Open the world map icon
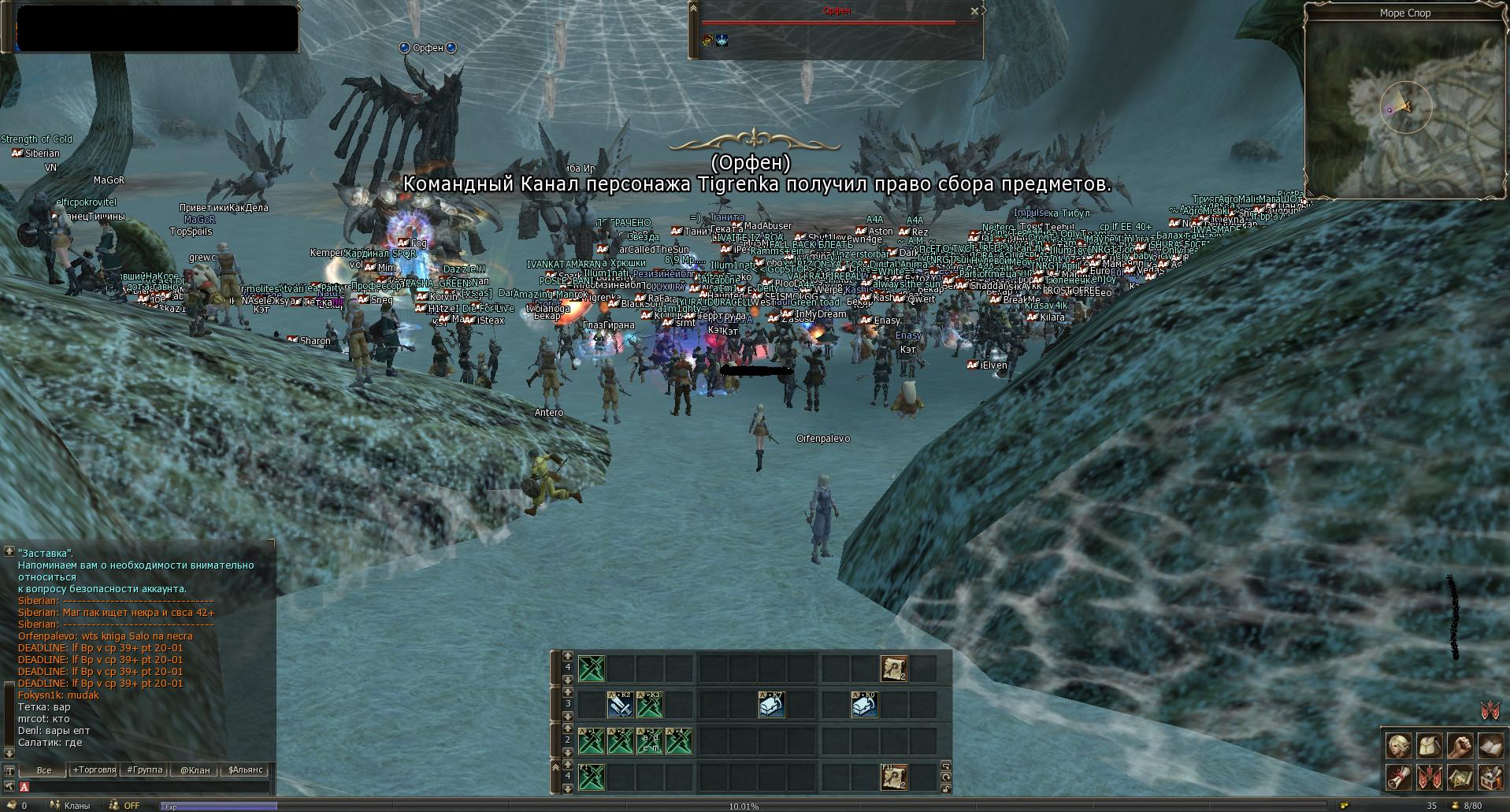Image resolution: width=1510 pixels, height=812 pixels. [1460, 778]
